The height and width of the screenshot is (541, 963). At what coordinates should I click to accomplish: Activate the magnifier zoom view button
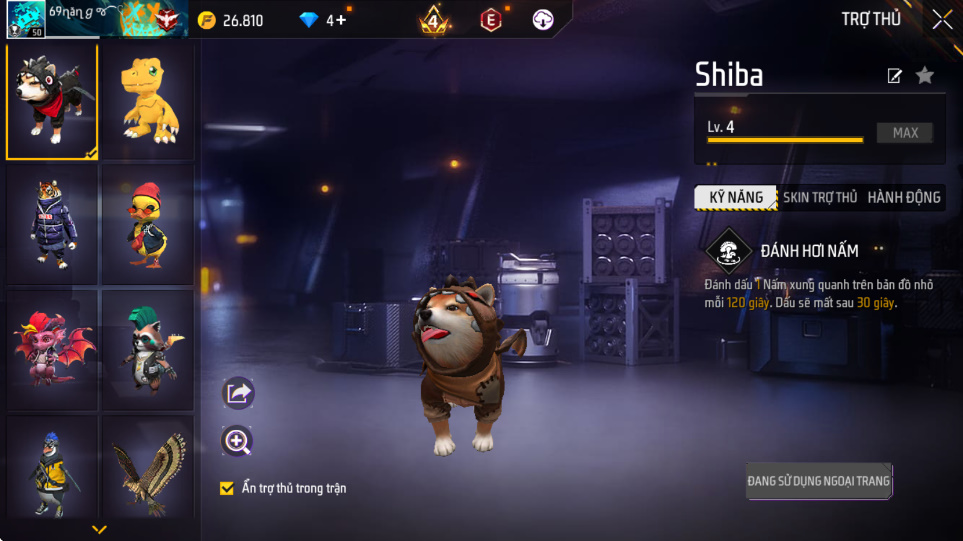click(x=238, y=441)
